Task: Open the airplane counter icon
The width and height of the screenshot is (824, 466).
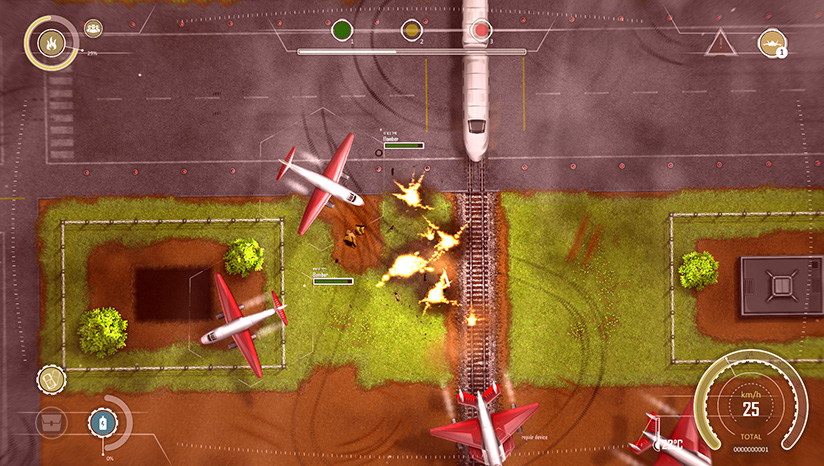Action: (x=772, y=43)
